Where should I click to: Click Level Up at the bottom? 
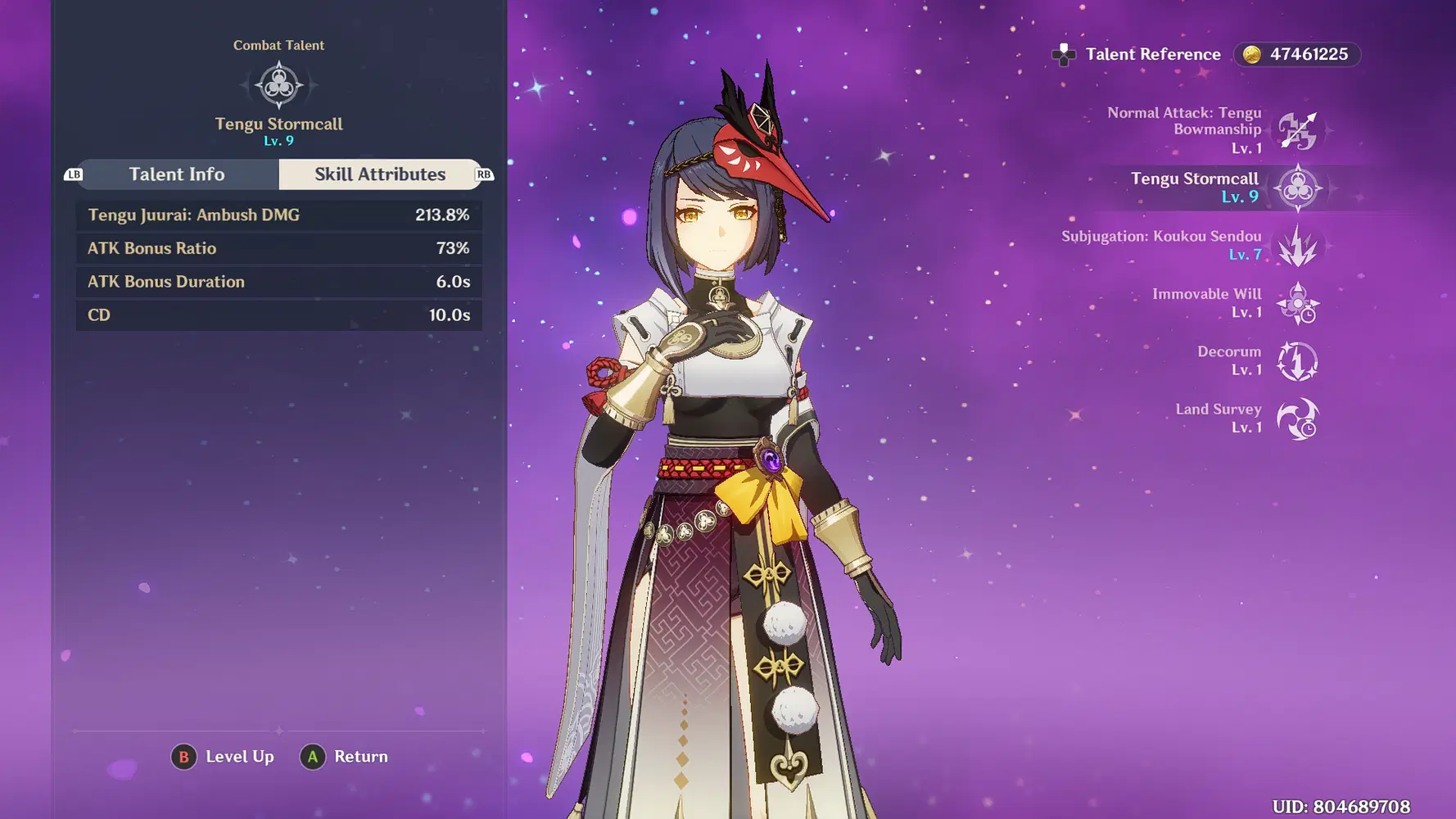(x=221, y=756)
